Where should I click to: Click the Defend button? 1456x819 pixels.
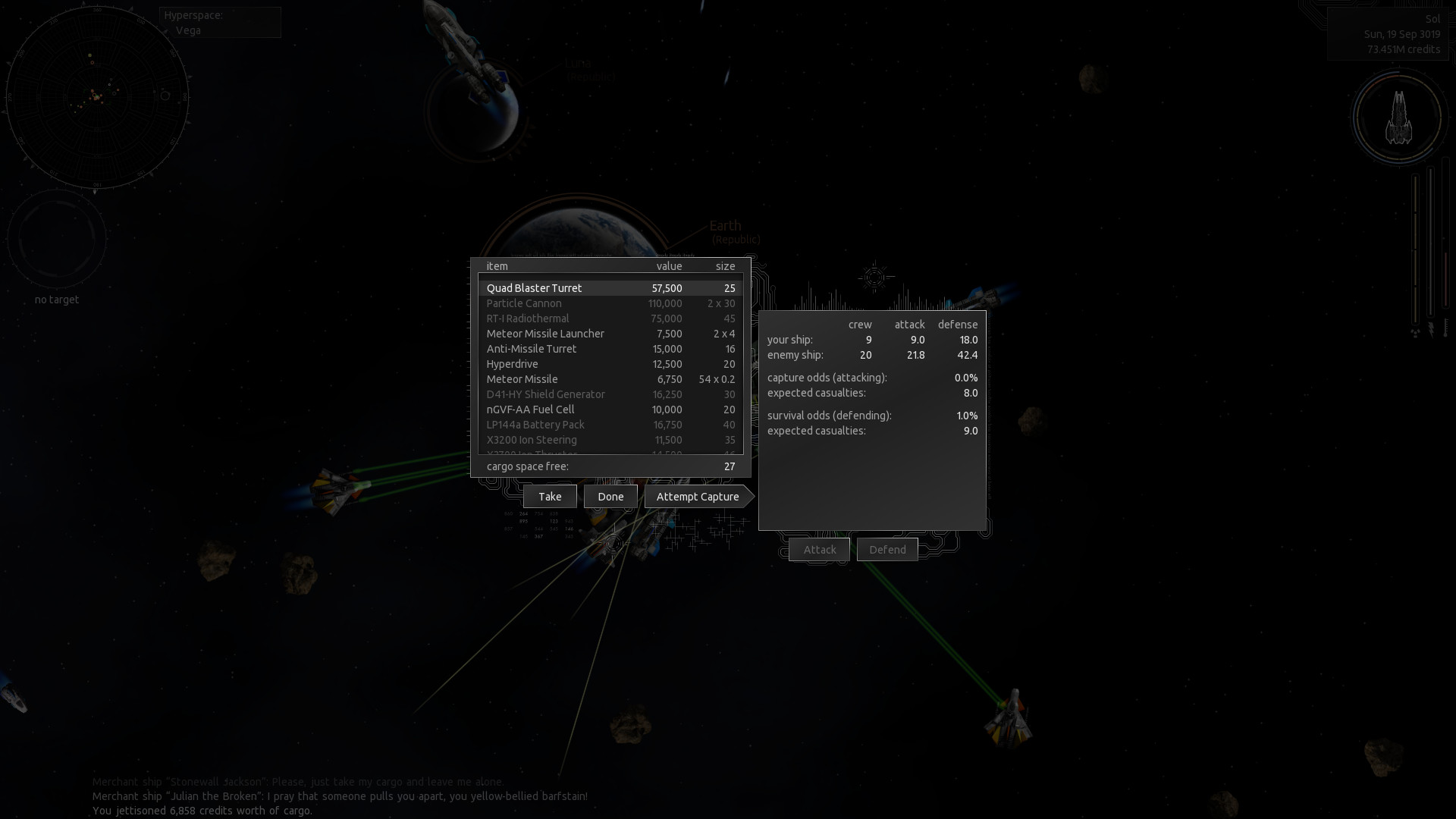click(x=887, y=549)
